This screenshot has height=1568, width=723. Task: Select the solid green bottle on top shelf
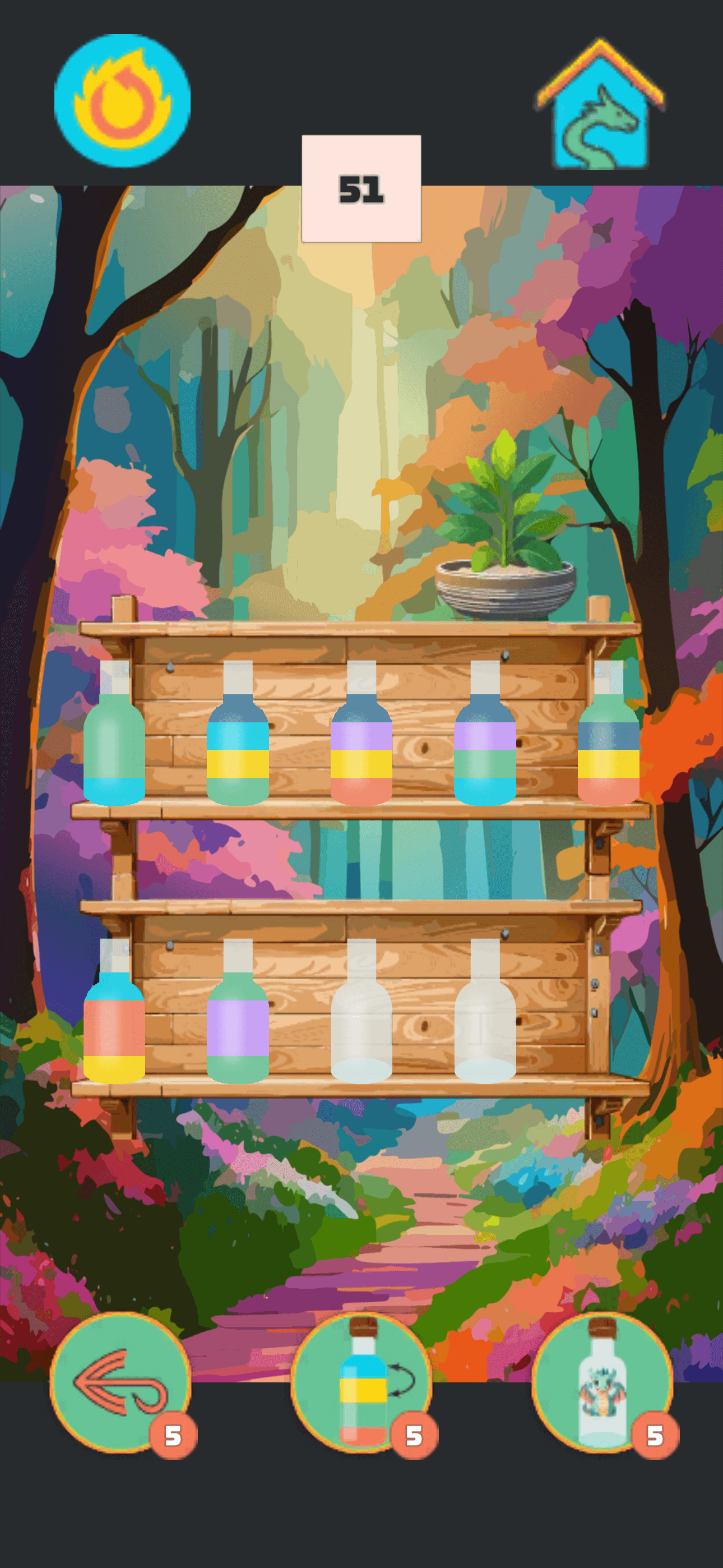click(115, 749)
